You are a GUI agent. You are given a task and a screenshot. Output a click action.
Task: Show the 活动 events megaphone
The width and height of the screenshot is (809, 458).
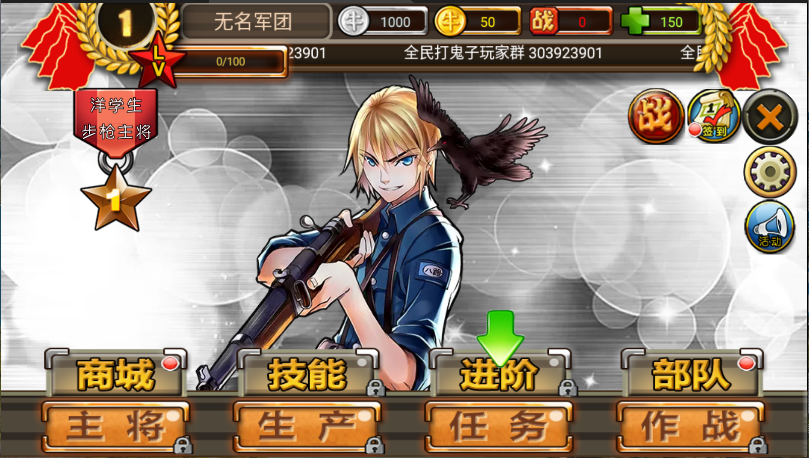769,226
